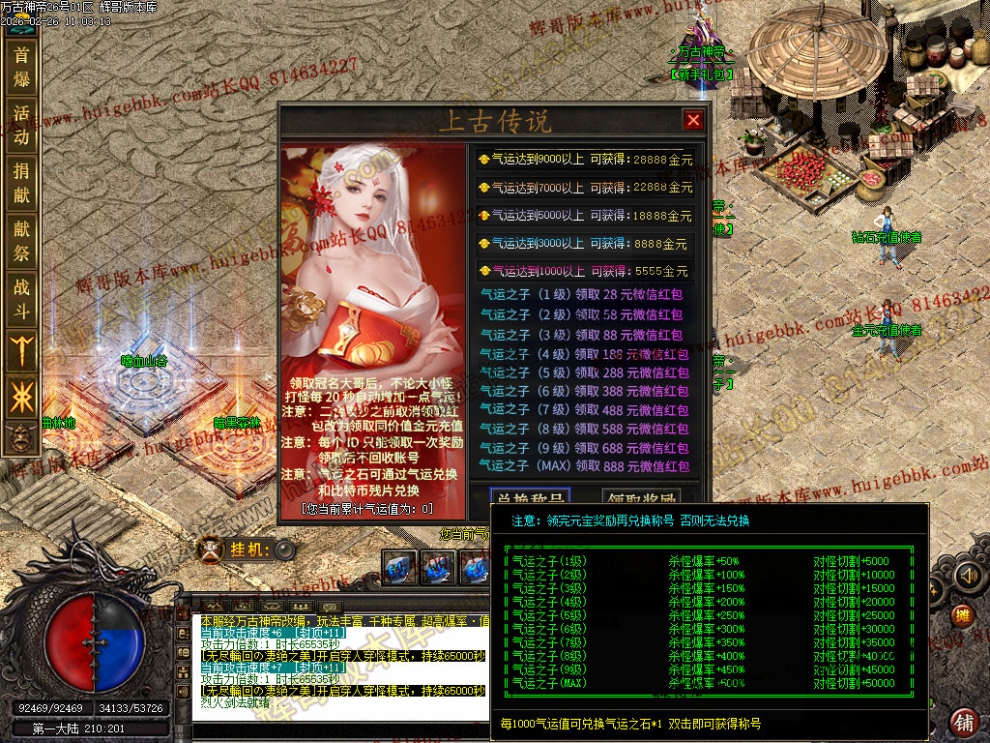Image resolution: width=990 pixels, height=743 pixels.
Task: Open the 捐献 donation menu
Action: coord(21,183)
